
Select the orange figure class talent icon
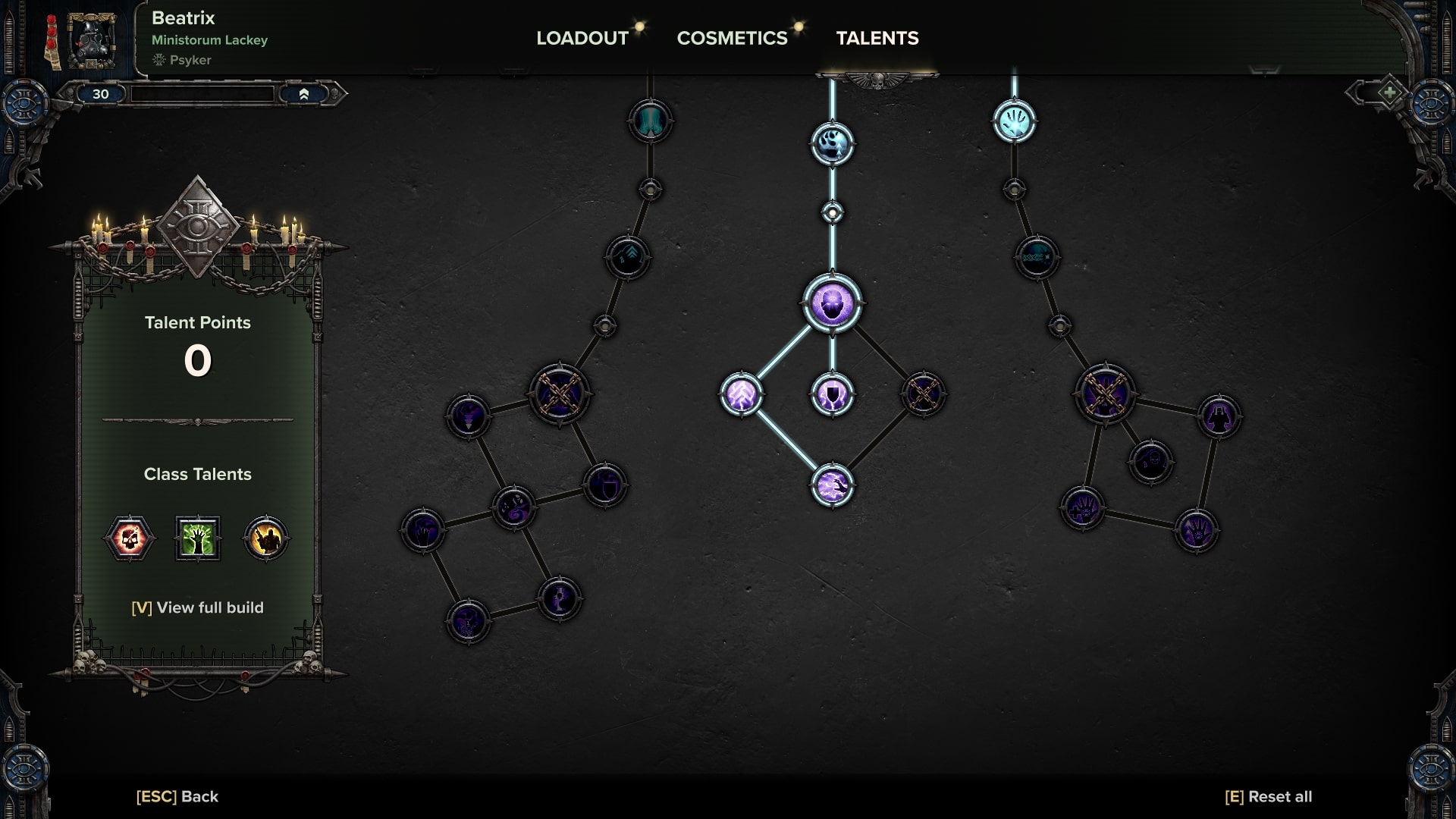265,538
